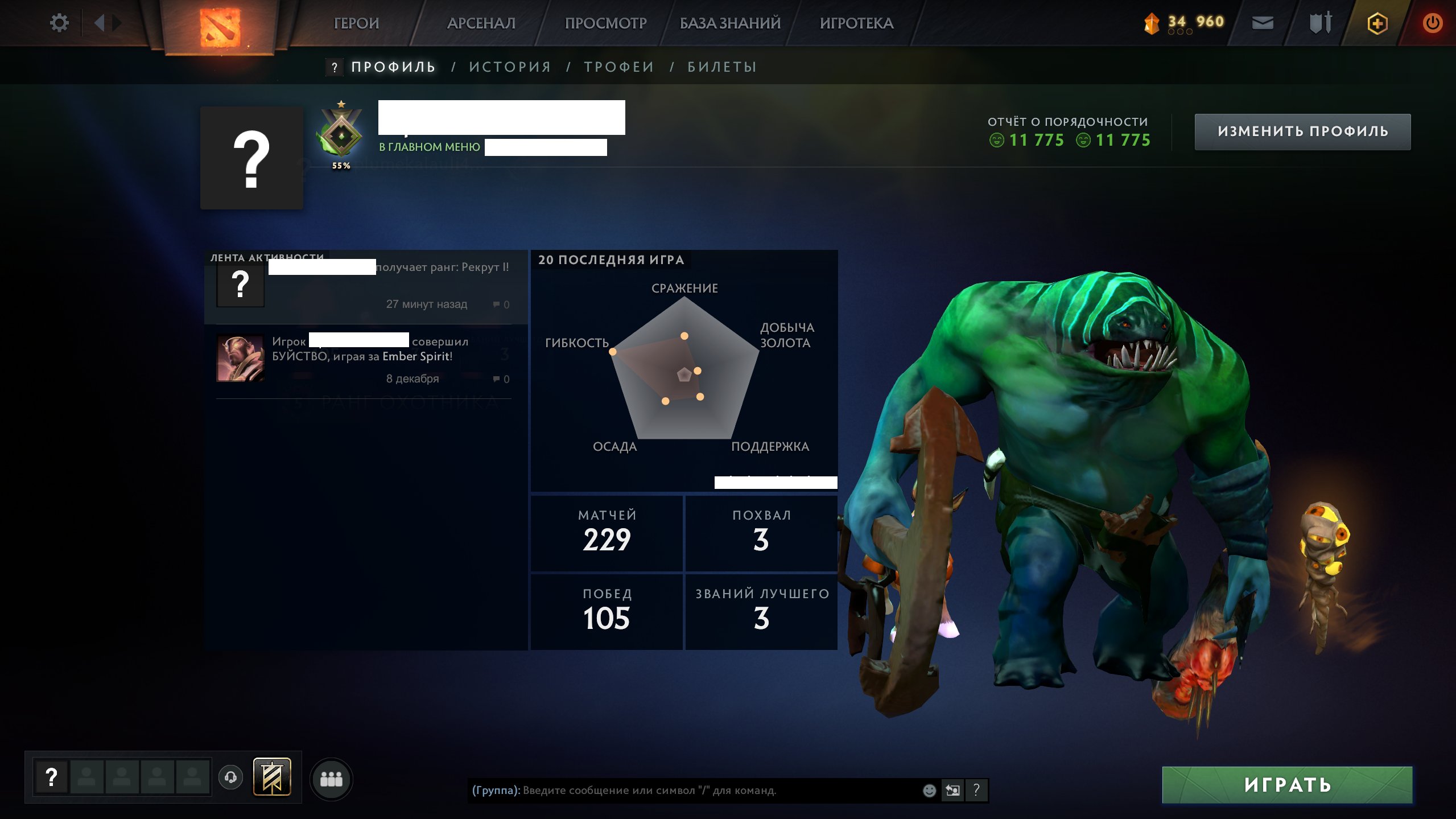Click the group chat message input field

(x=683, y=791)
